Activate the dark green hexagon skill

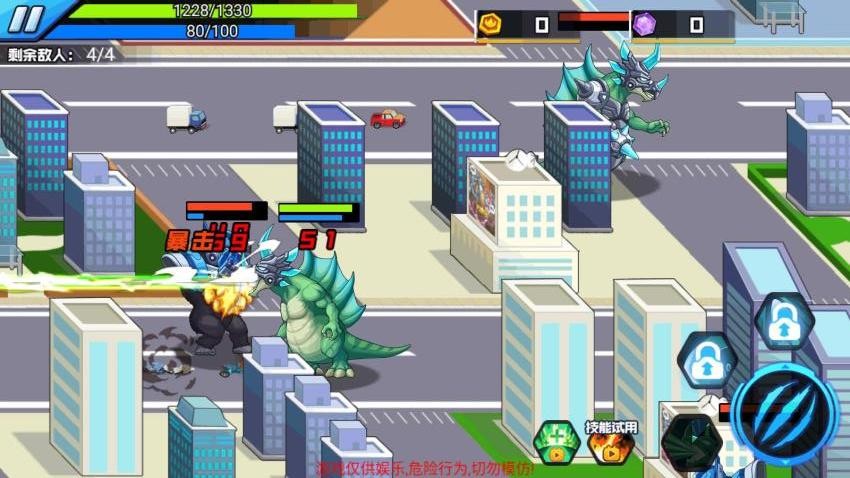click(693, 442)
